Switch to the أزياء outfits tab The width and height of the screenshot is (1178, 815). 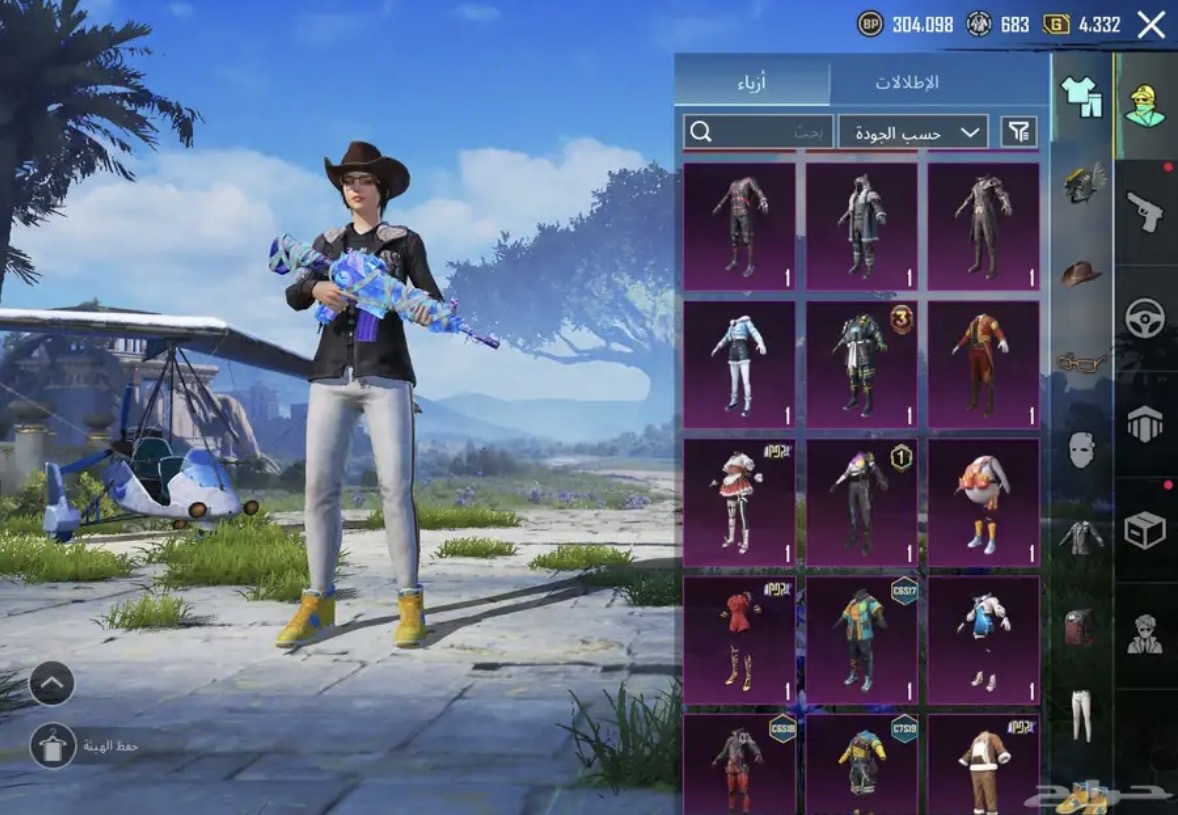tap(752, 82)
